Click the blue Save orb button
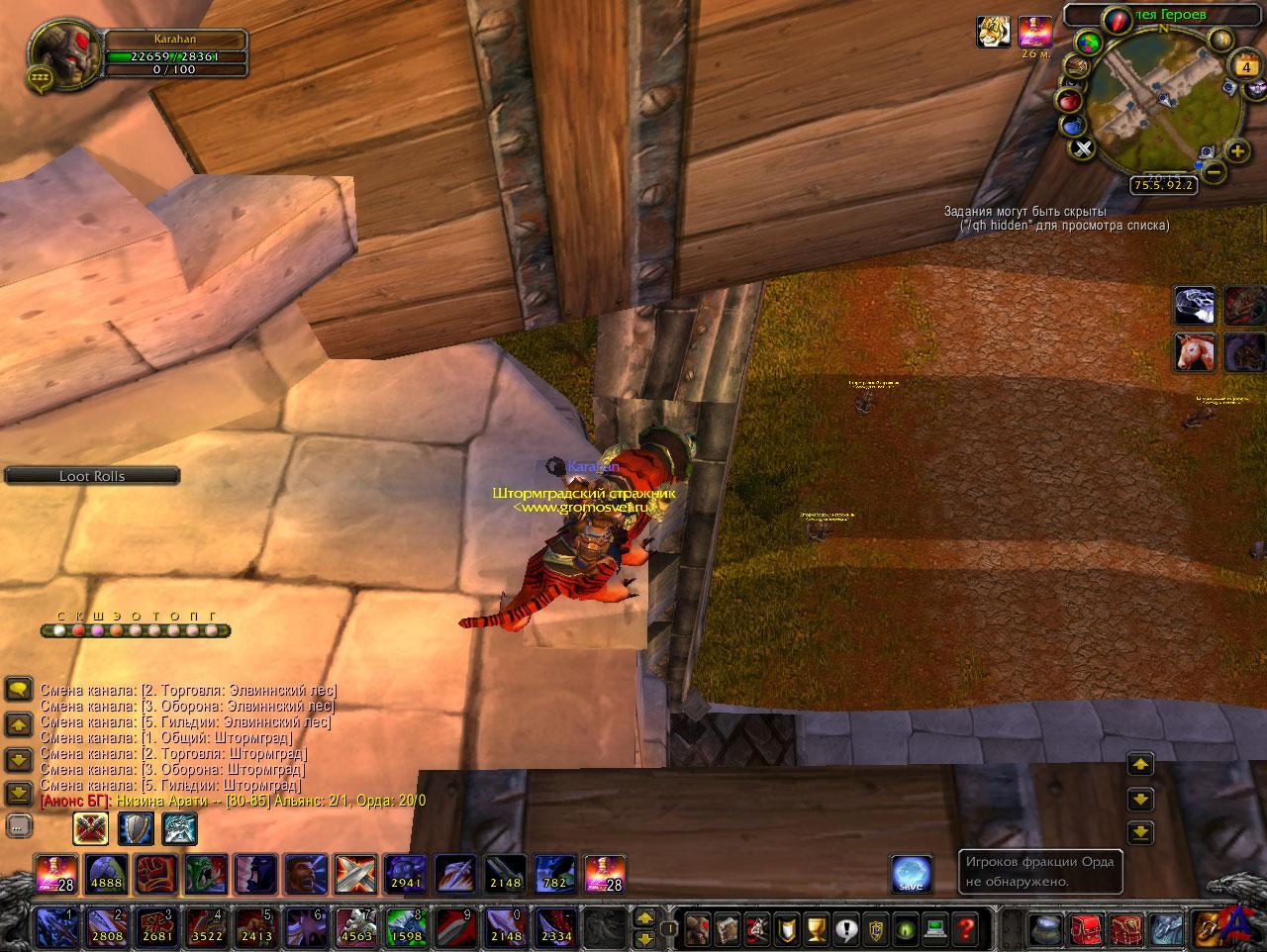 click(x=910, y=874)
